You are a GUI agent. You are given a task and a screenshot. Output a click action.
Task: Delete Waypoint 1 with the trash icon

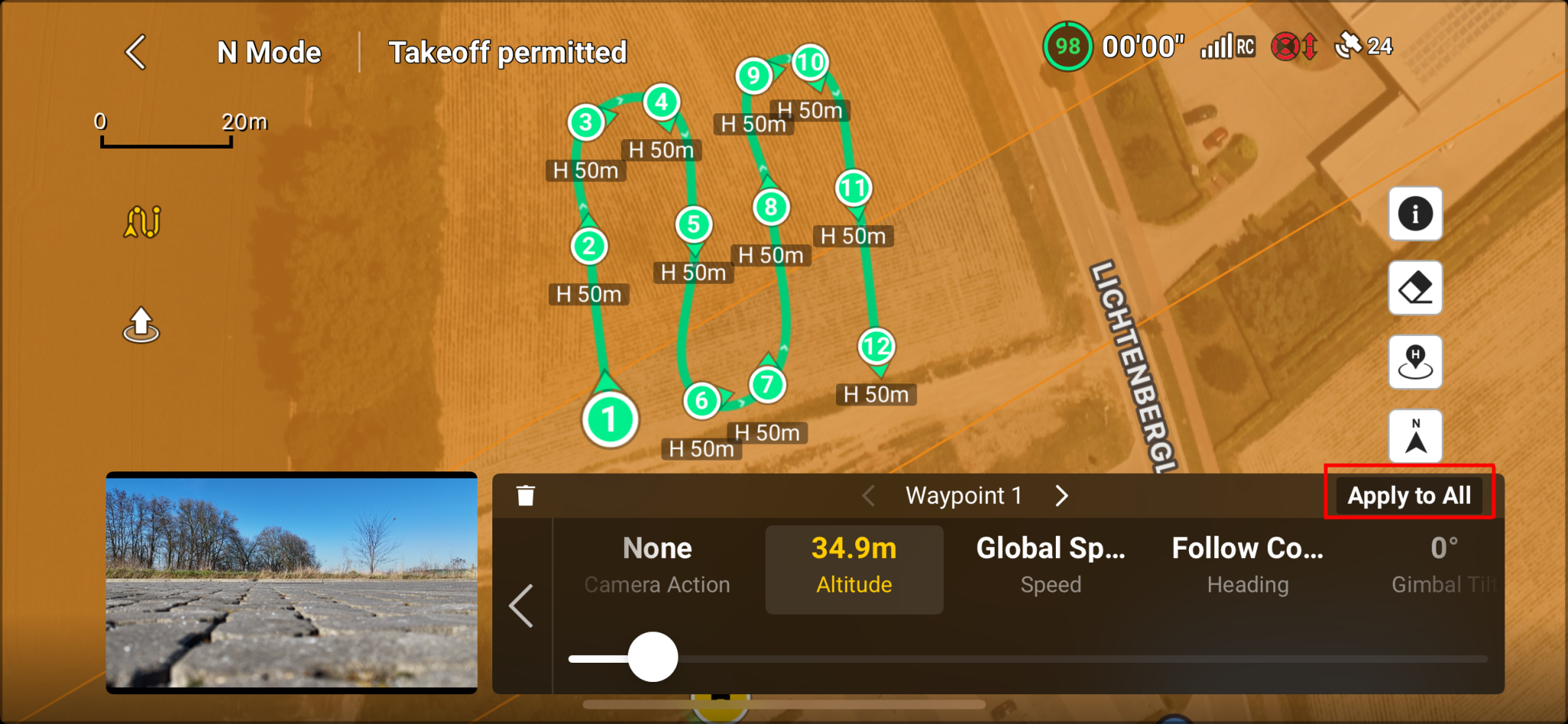[526, 494]
